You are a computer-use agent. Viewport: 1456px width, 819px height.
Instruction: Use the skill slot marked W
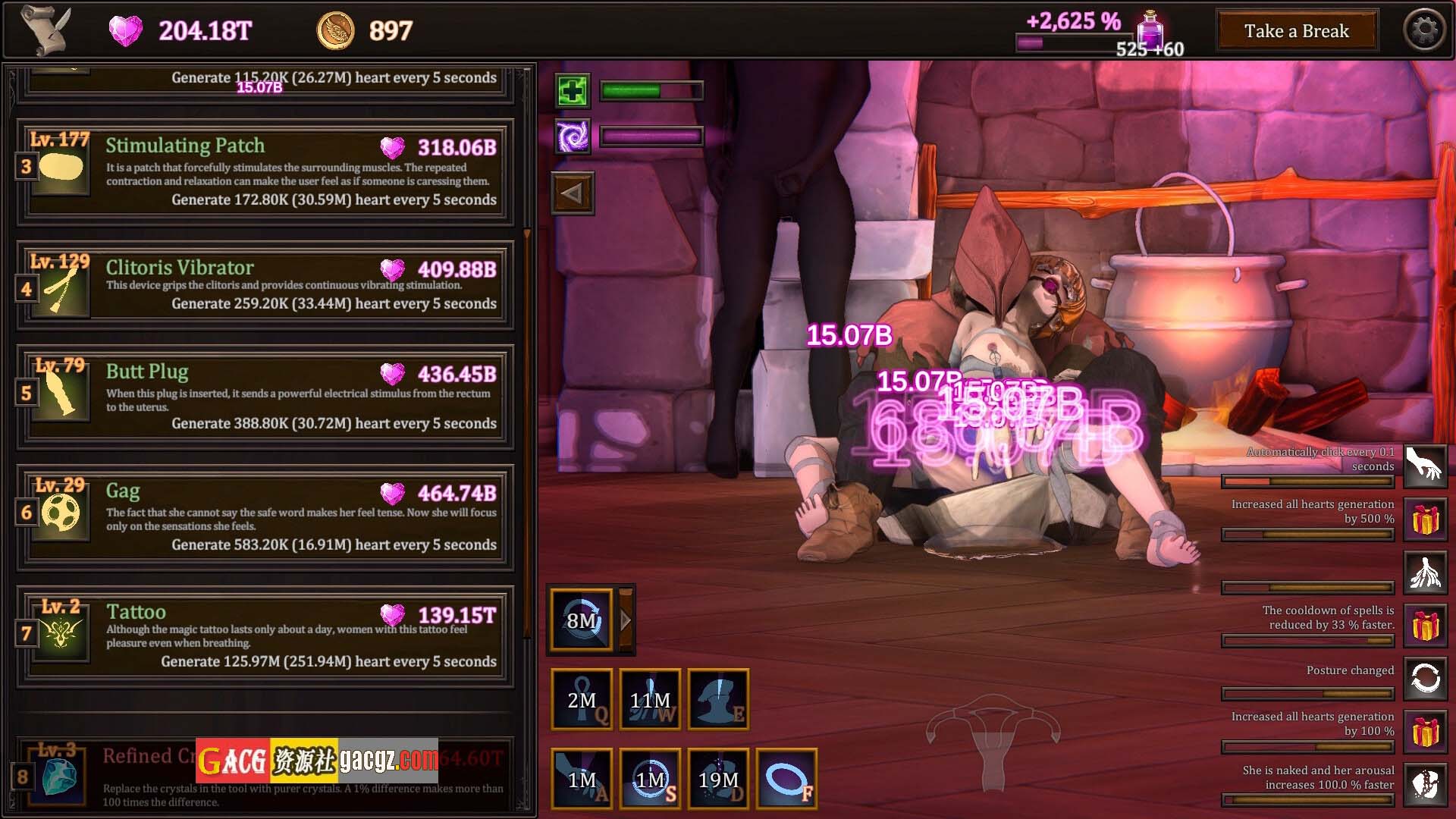point(650,699)
